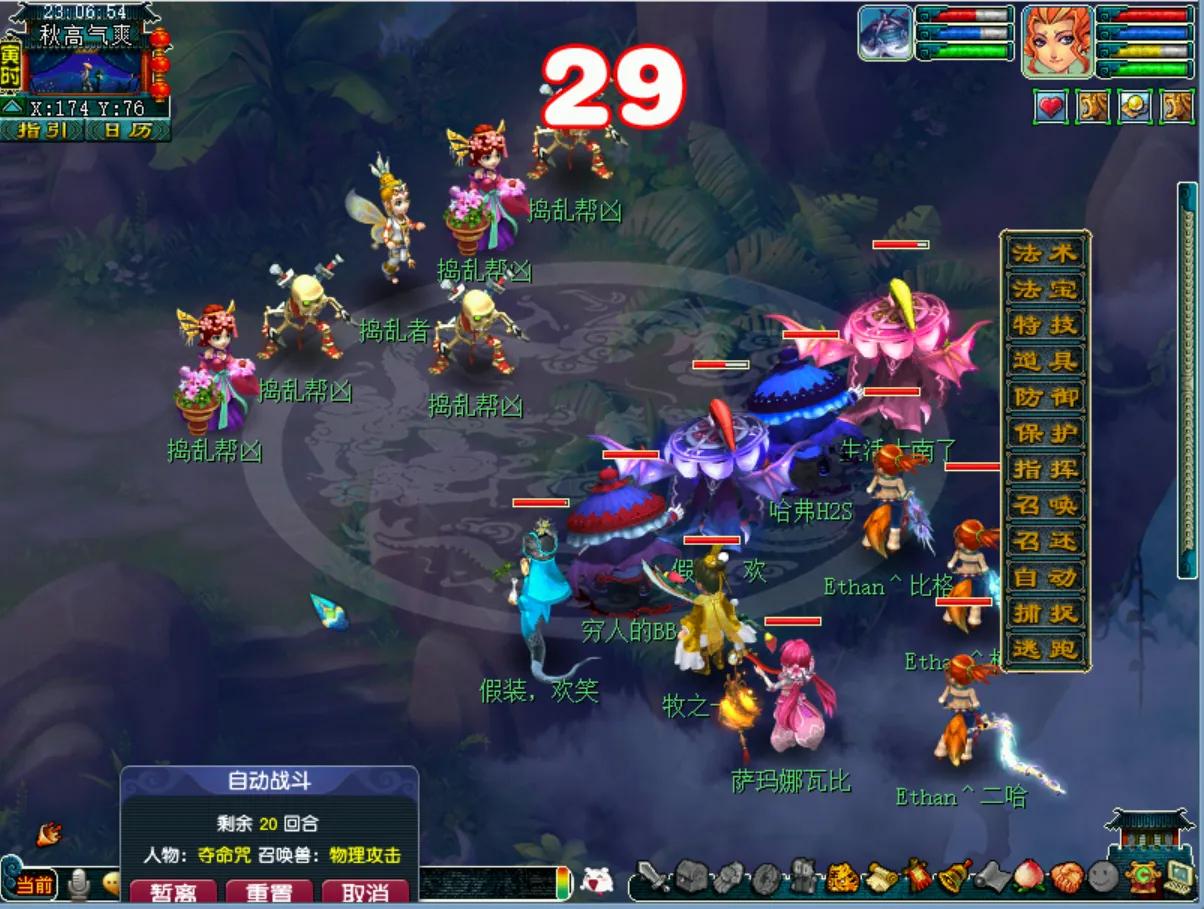Screen dimensions: 1204x909
Task: Click the peach icon in the toolbar
Action: (x=1027, y=876)
